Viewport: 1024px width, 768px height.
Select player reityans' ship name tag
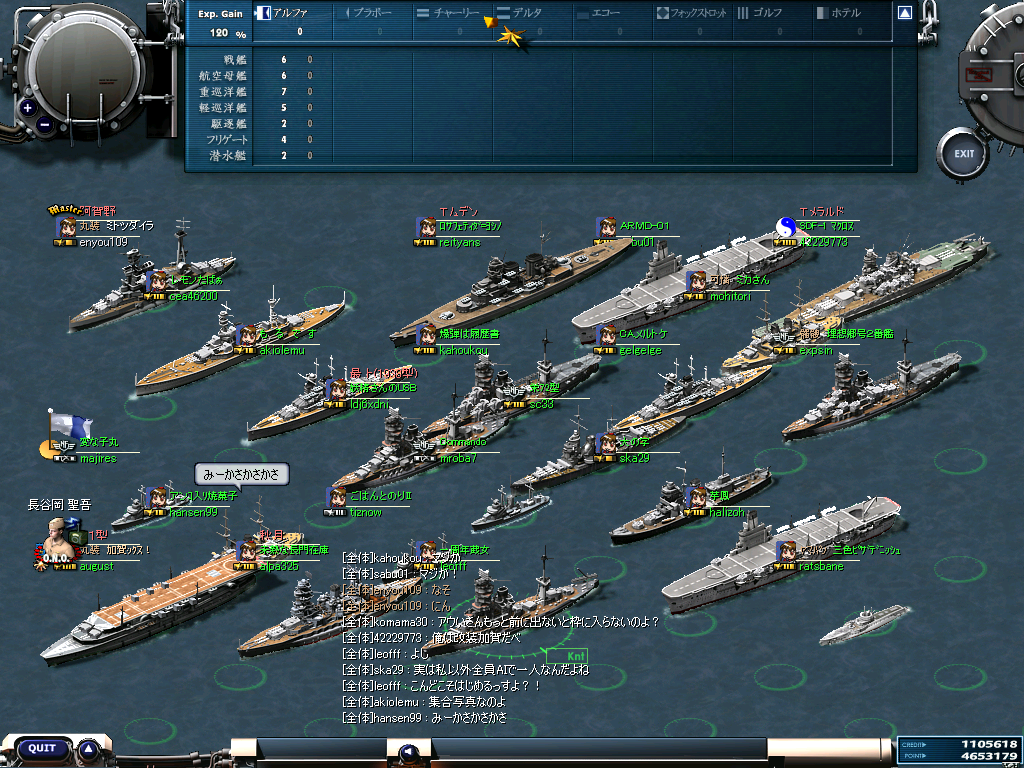(x=459, y=242)
